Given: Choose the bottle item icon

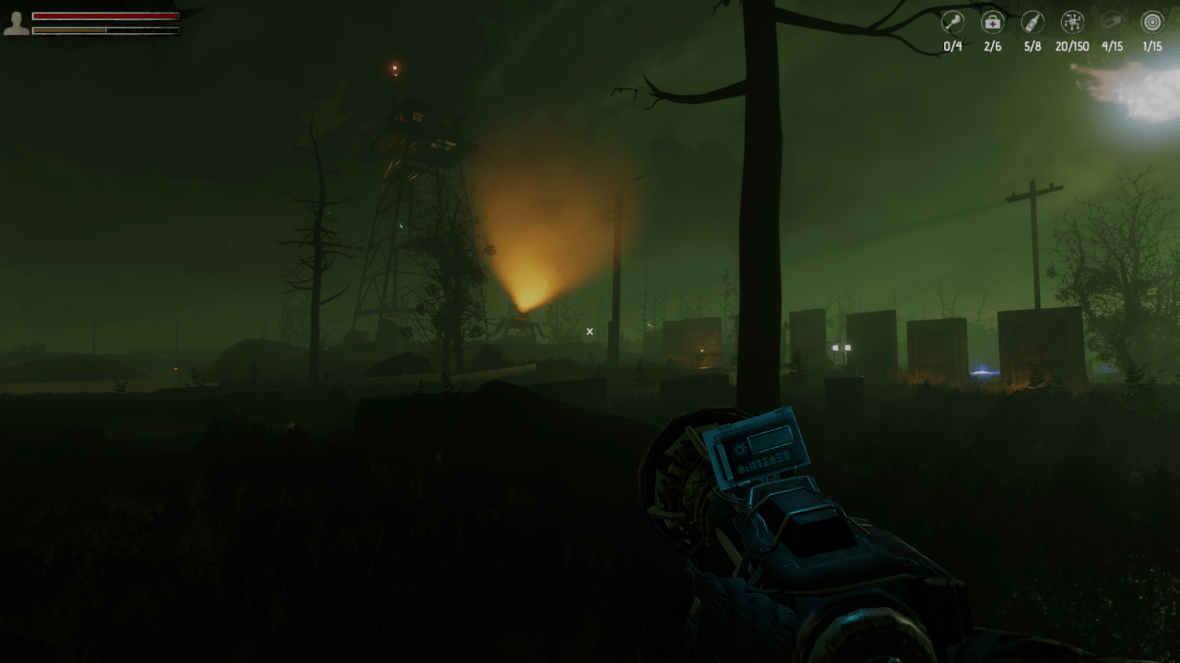Looking at the screenshot, I should [x=1032, y=22].
